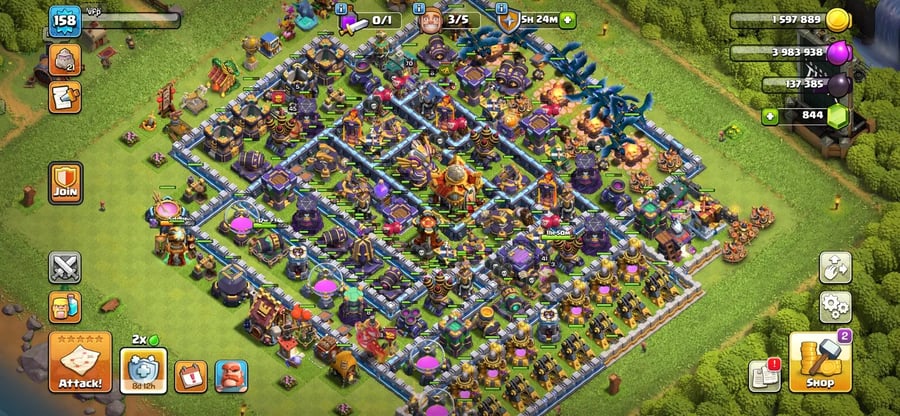The image size is (900, 416).
Task: Open the angry barbarian face icon
Action: 231,376
